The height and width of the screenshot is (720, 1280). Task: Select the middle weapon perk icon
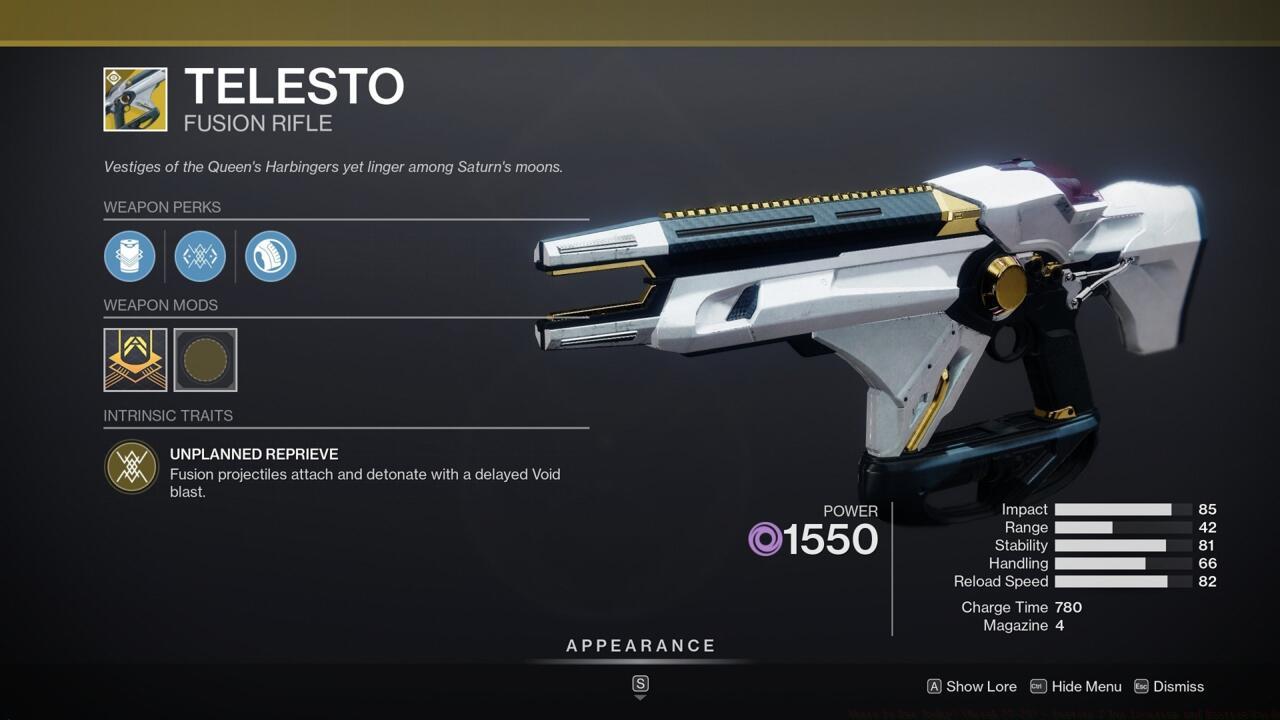tap(200, 256)
